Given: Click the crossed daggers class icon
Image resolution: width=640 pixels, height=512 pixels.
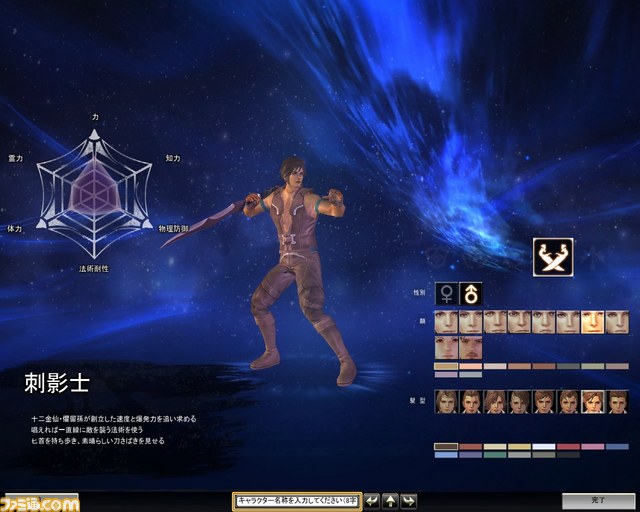Looking at the screenshot, I should (x=552, y=256).
